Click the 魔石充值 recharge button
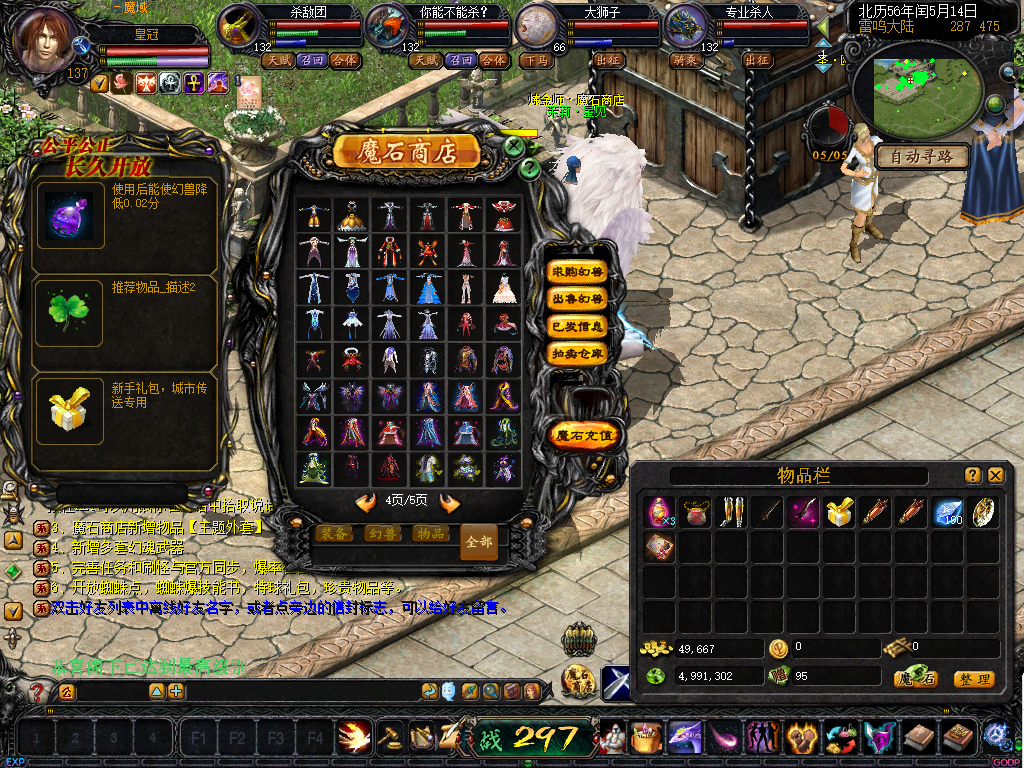Viewport: 1024px width, 768px height. pyautogui.click(x=585, y=435)
